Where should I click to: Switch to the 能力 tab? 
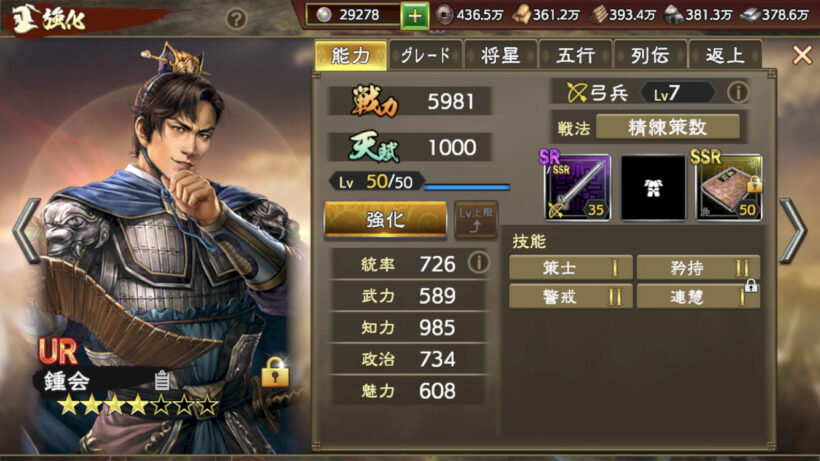point(348,56)
